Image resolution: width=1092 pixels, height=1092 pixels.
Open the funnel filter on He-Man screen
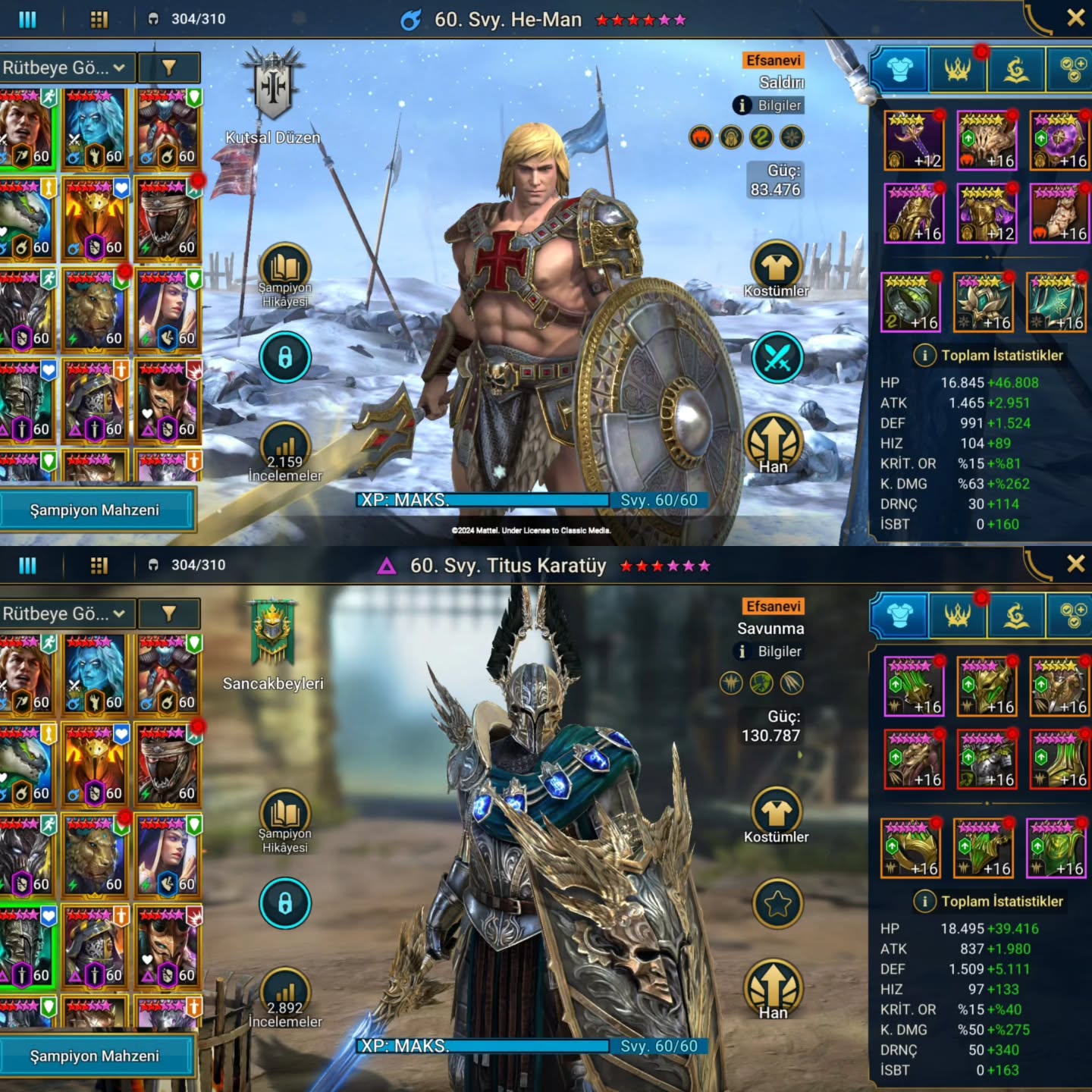169,67
